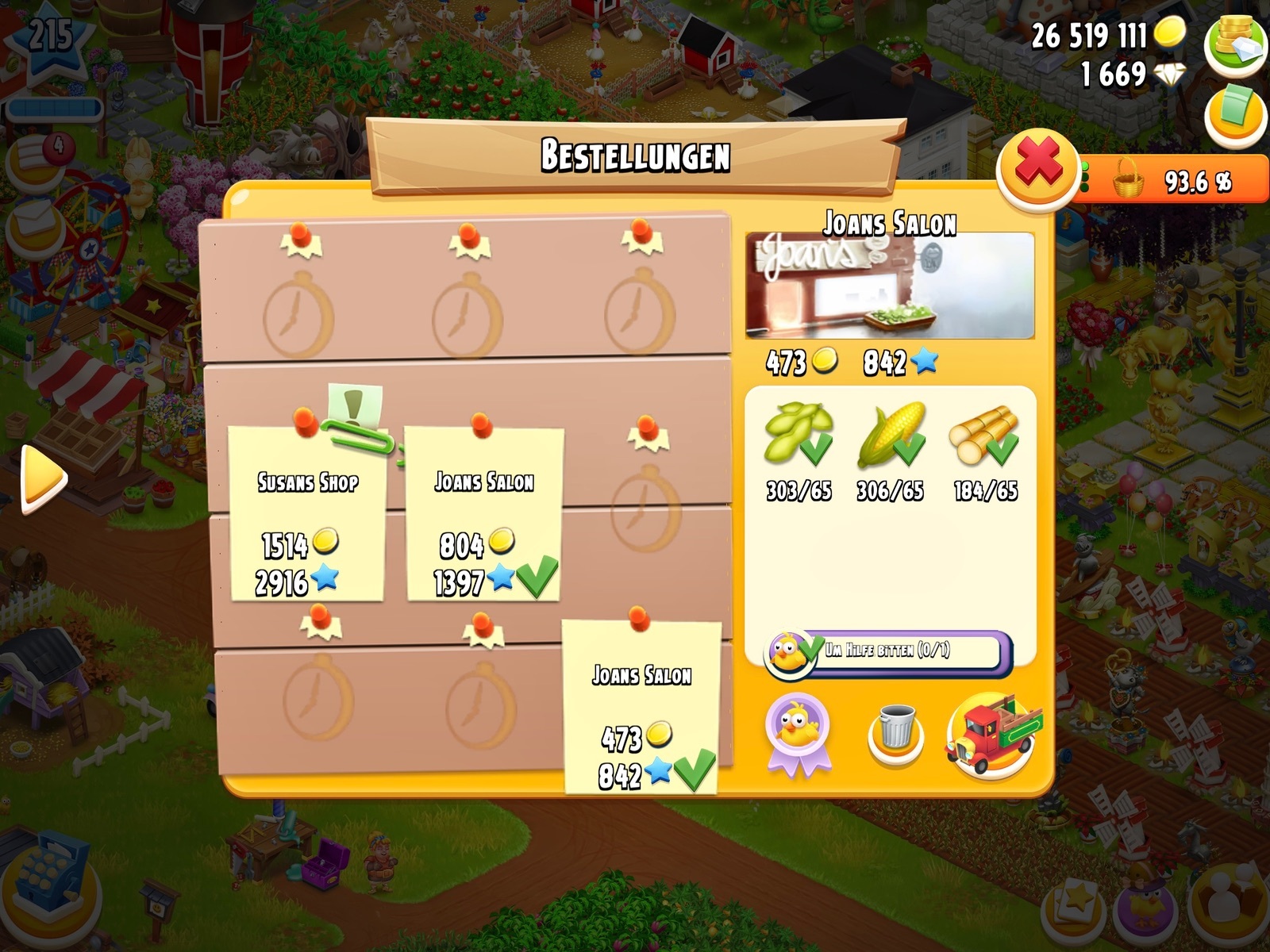
Task: Open the level 215 star profile
Action: click(50, 40)
